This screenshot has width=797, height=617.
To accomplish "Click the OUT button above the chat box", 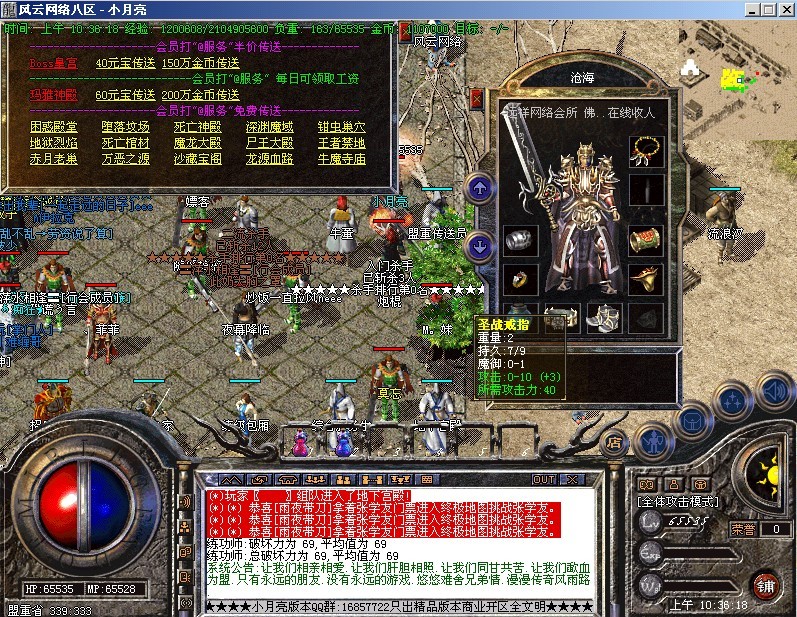I will tap(543, 480).
